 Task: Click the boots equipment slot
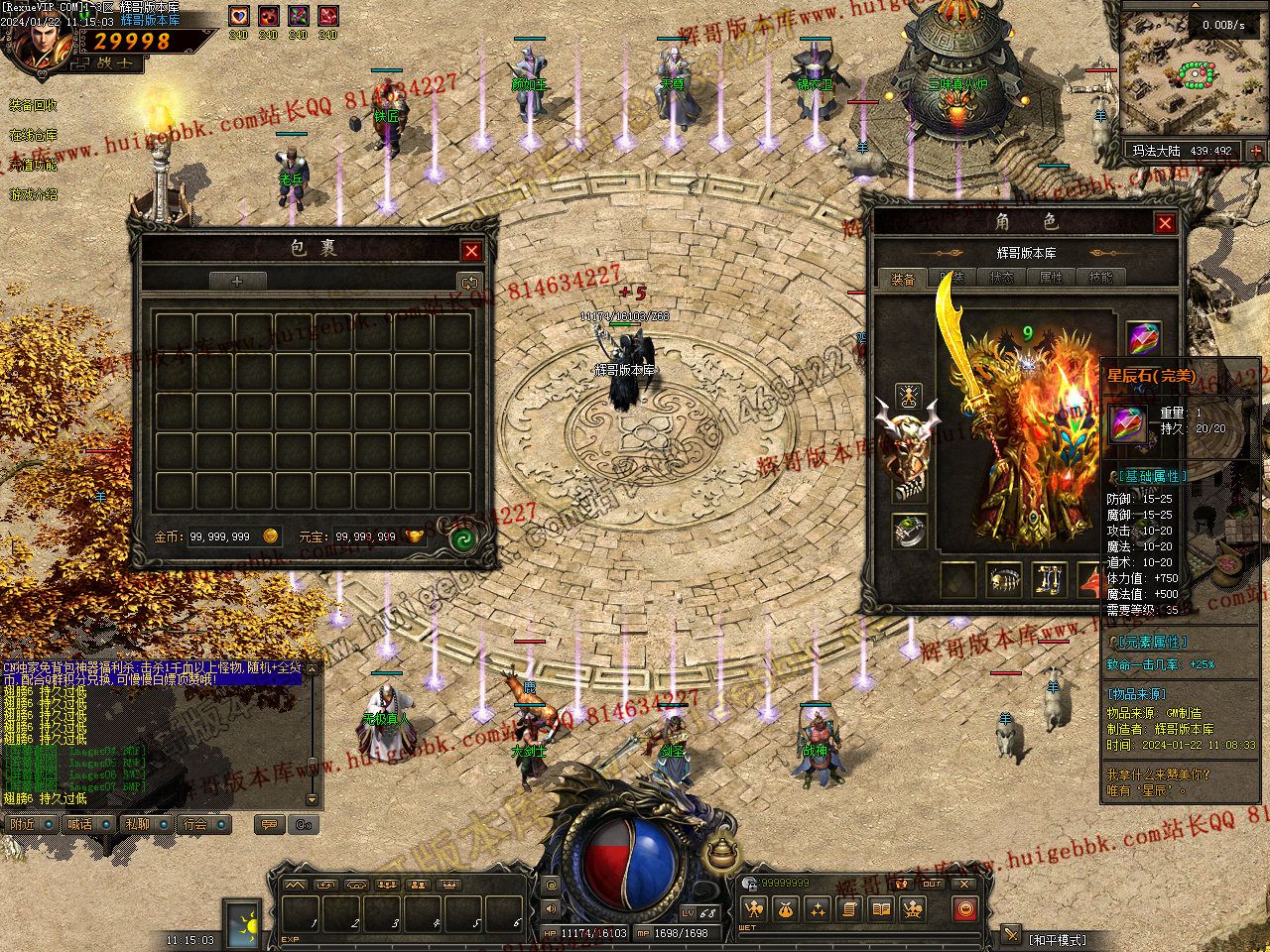[1048, 580]
